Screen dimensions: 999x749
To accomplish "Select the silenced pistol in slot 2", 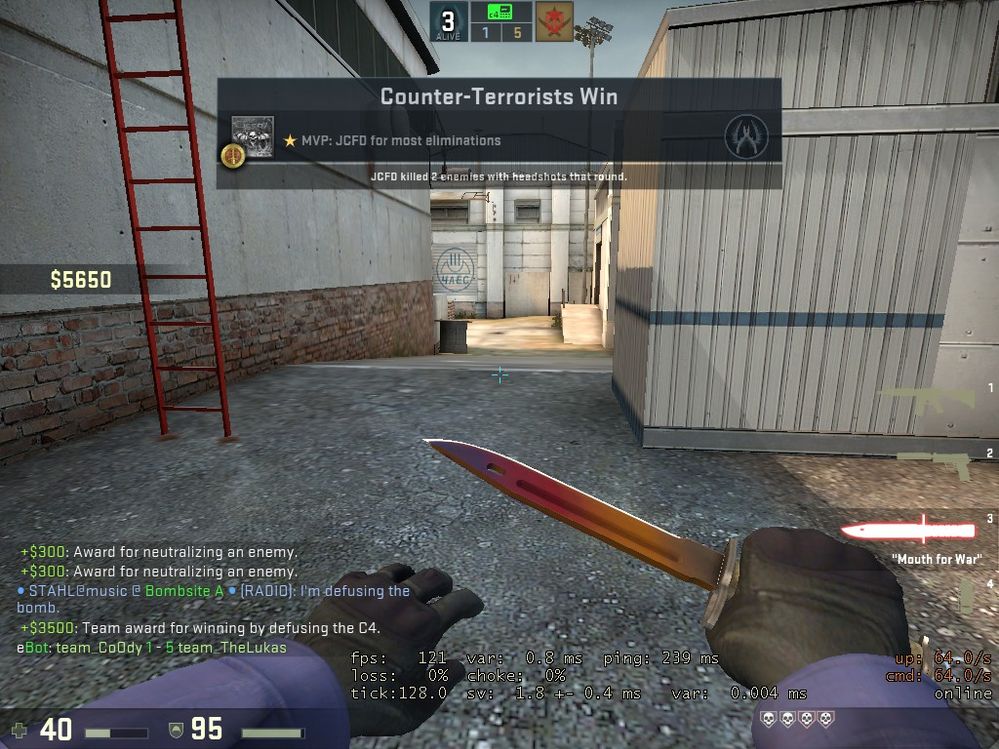I will tap(934, 464).
